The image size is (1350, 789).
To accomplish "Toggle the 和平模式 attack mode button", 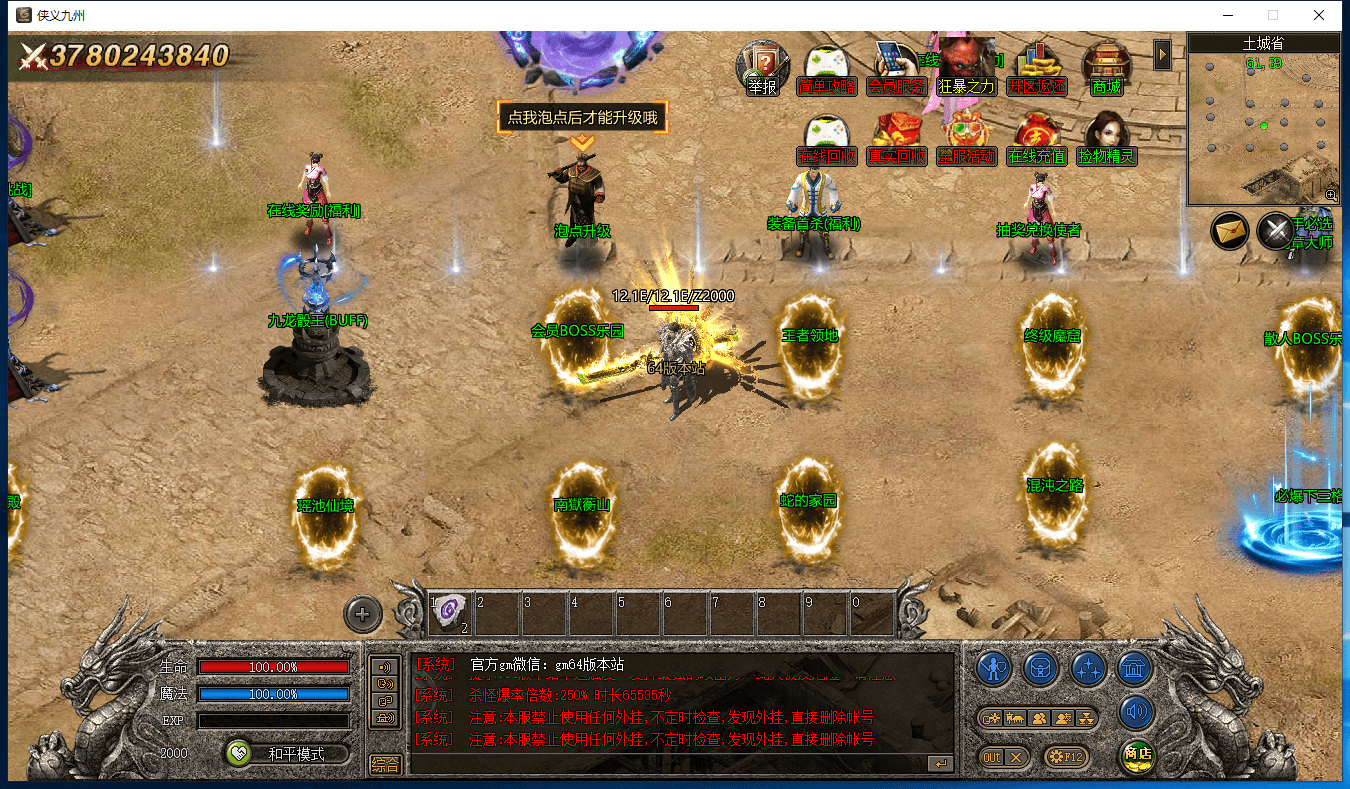I will pos(287,754).
